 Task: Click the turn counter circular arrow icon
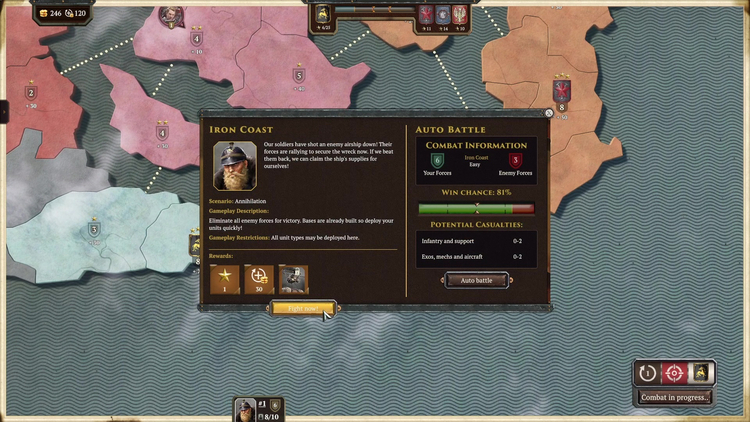click(648, 373)
